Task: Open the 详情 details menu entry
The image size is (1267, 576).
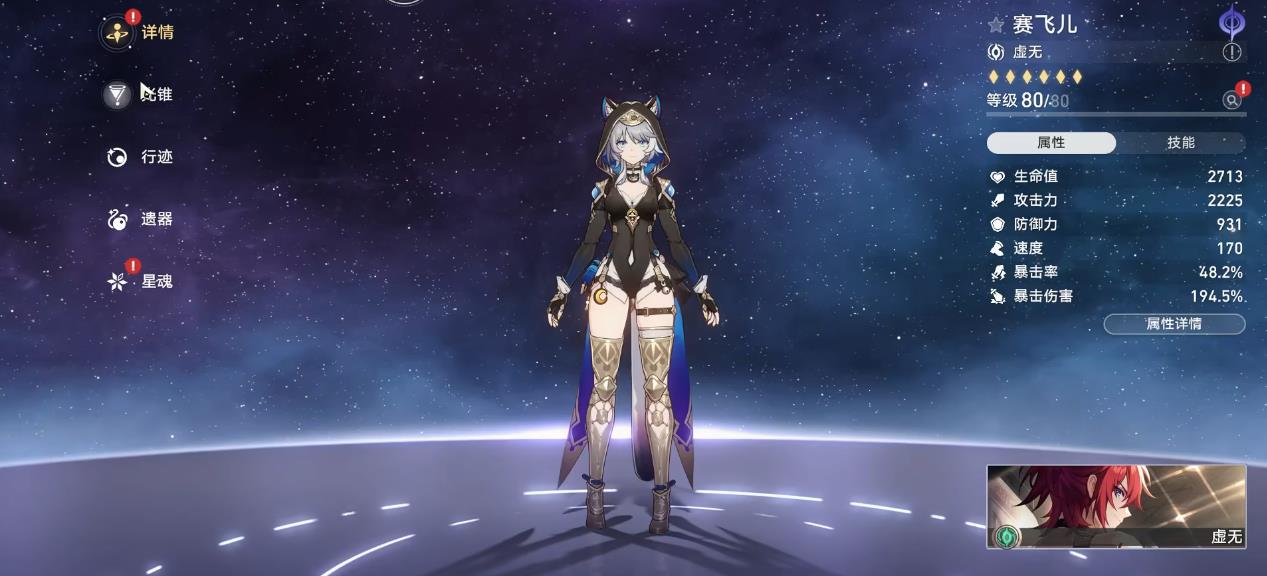Action: click(x=139, y=32)
